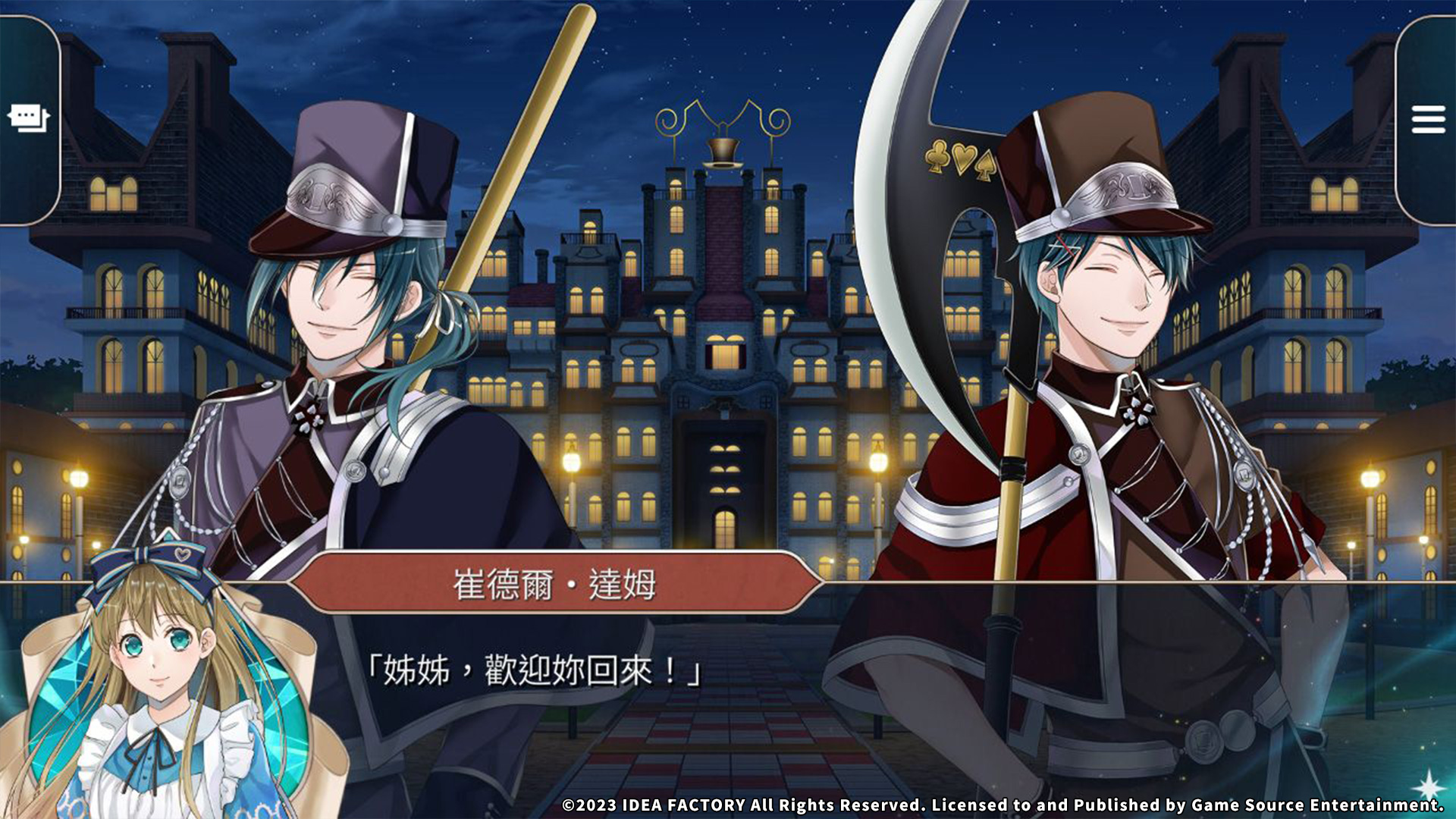Open the dialogue log speech bubble icon
Screen dimensions: 1456x819
click(28, 118)
